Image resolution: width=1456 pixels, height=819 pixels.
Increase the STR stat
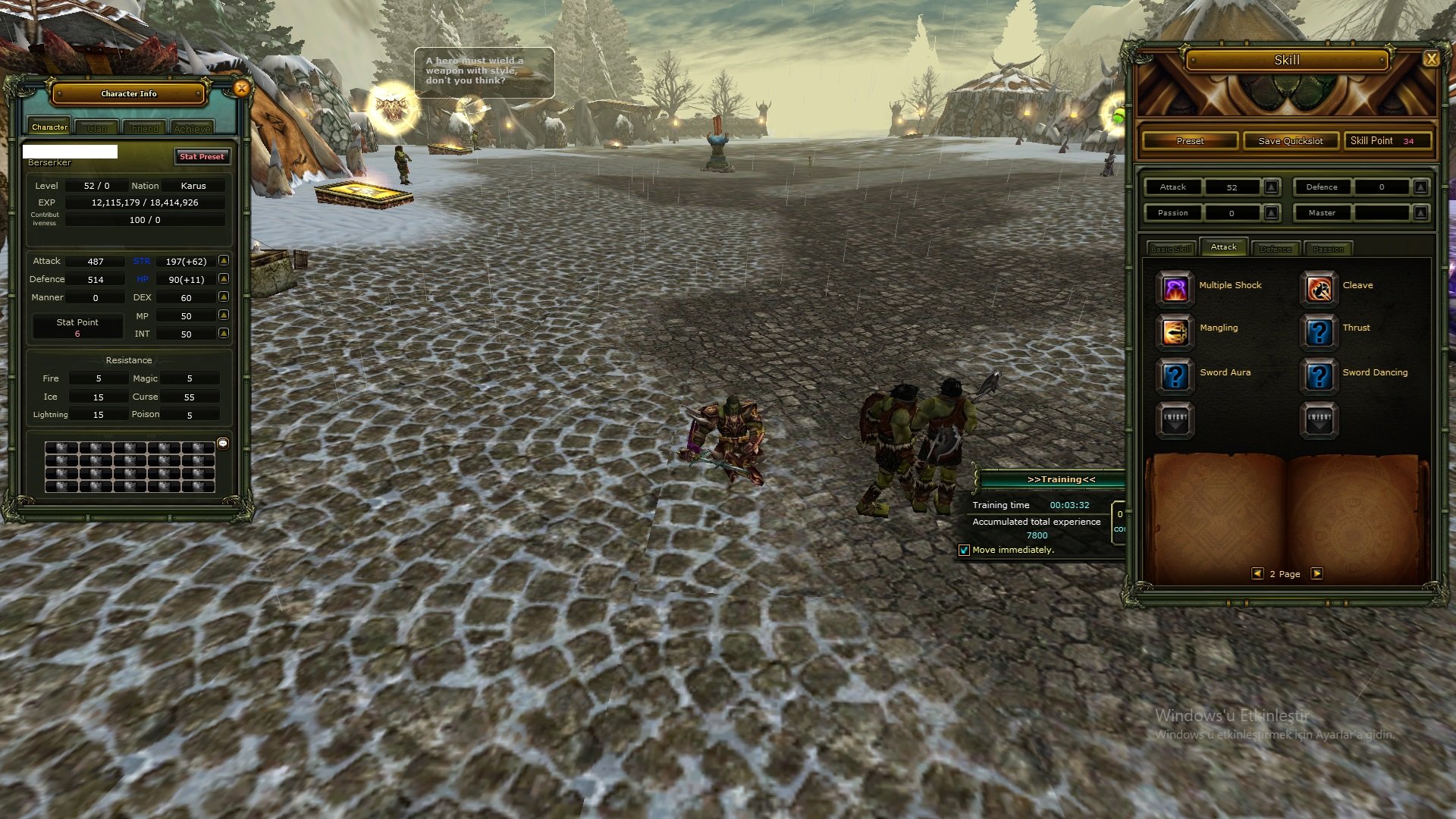coord(224,261)
